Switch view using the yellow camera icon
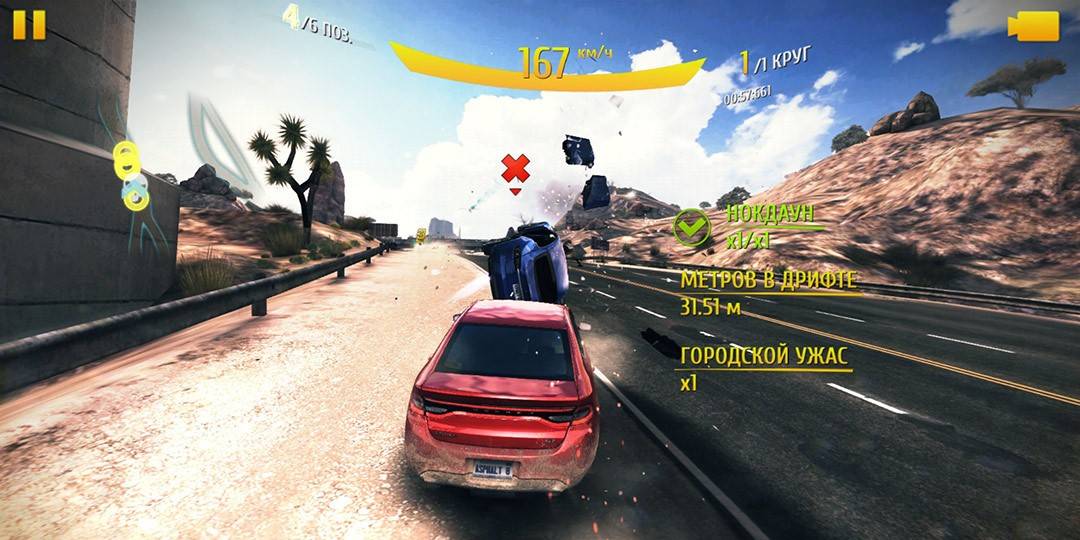The image size is (1080, 540). (1033, 26)
